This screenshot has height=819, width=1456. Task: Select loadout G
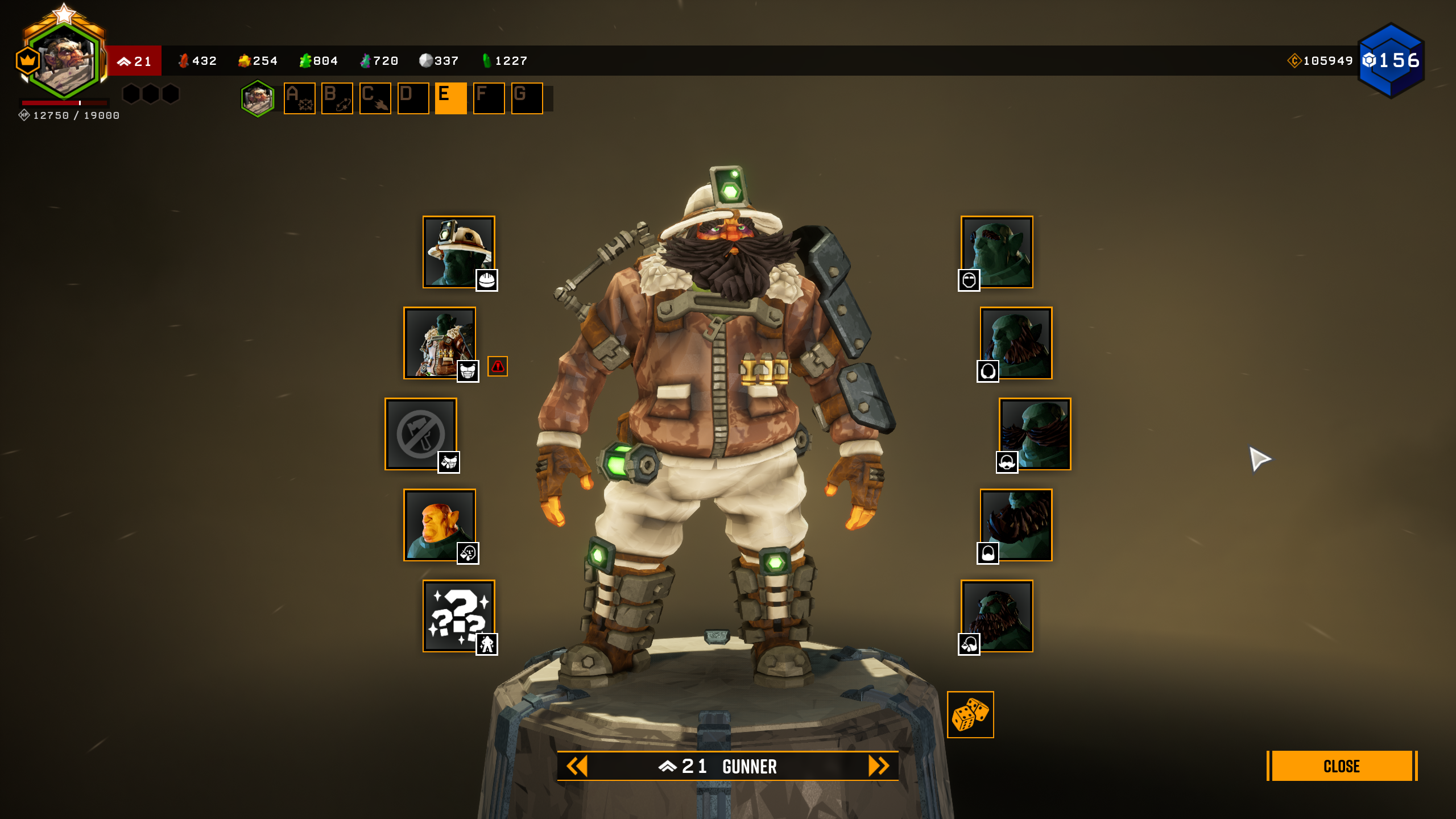click(x=527, y=98)
